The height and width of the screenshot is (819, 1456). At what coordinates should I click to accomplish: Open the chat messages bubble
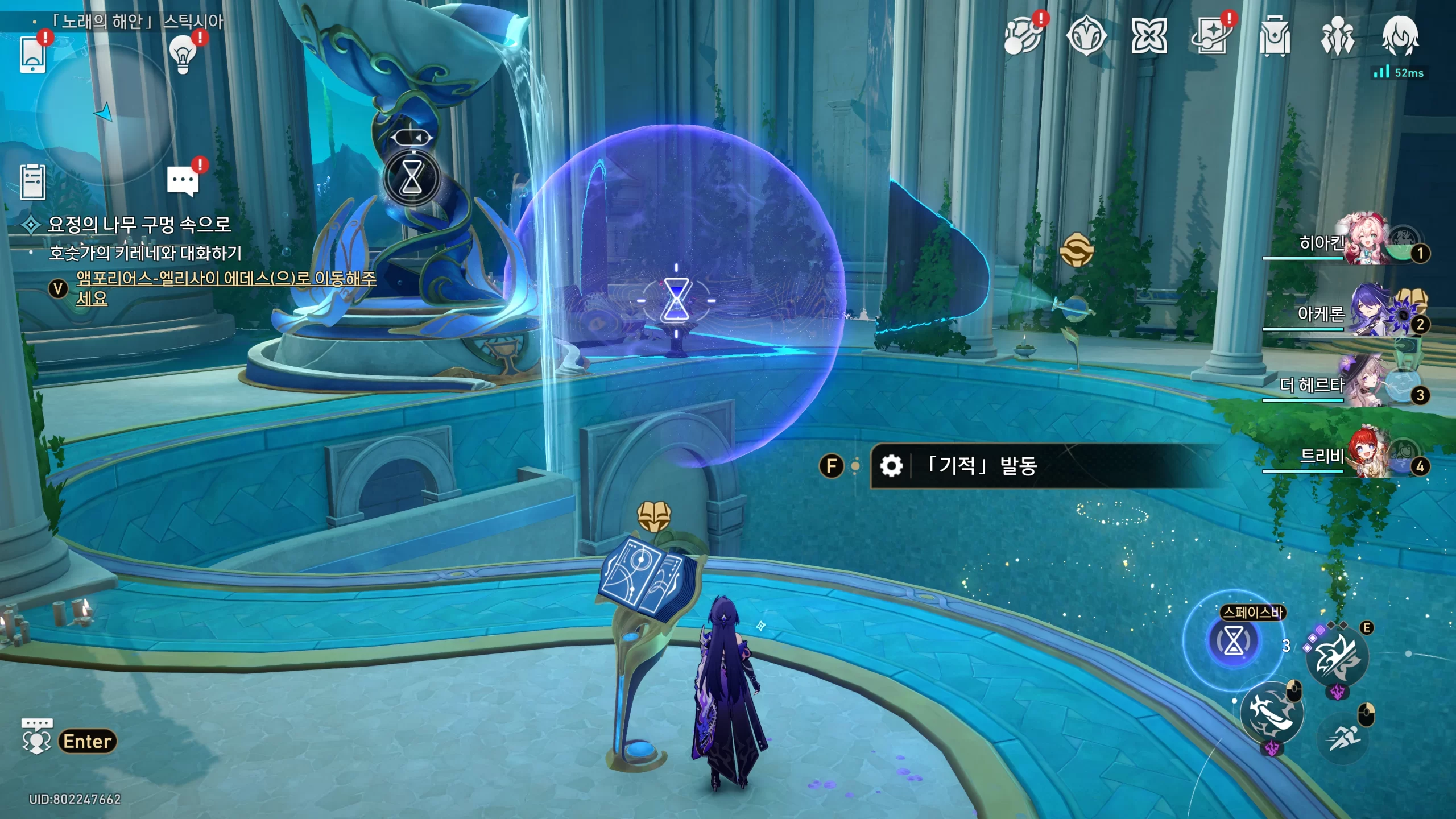pos(183,181)
